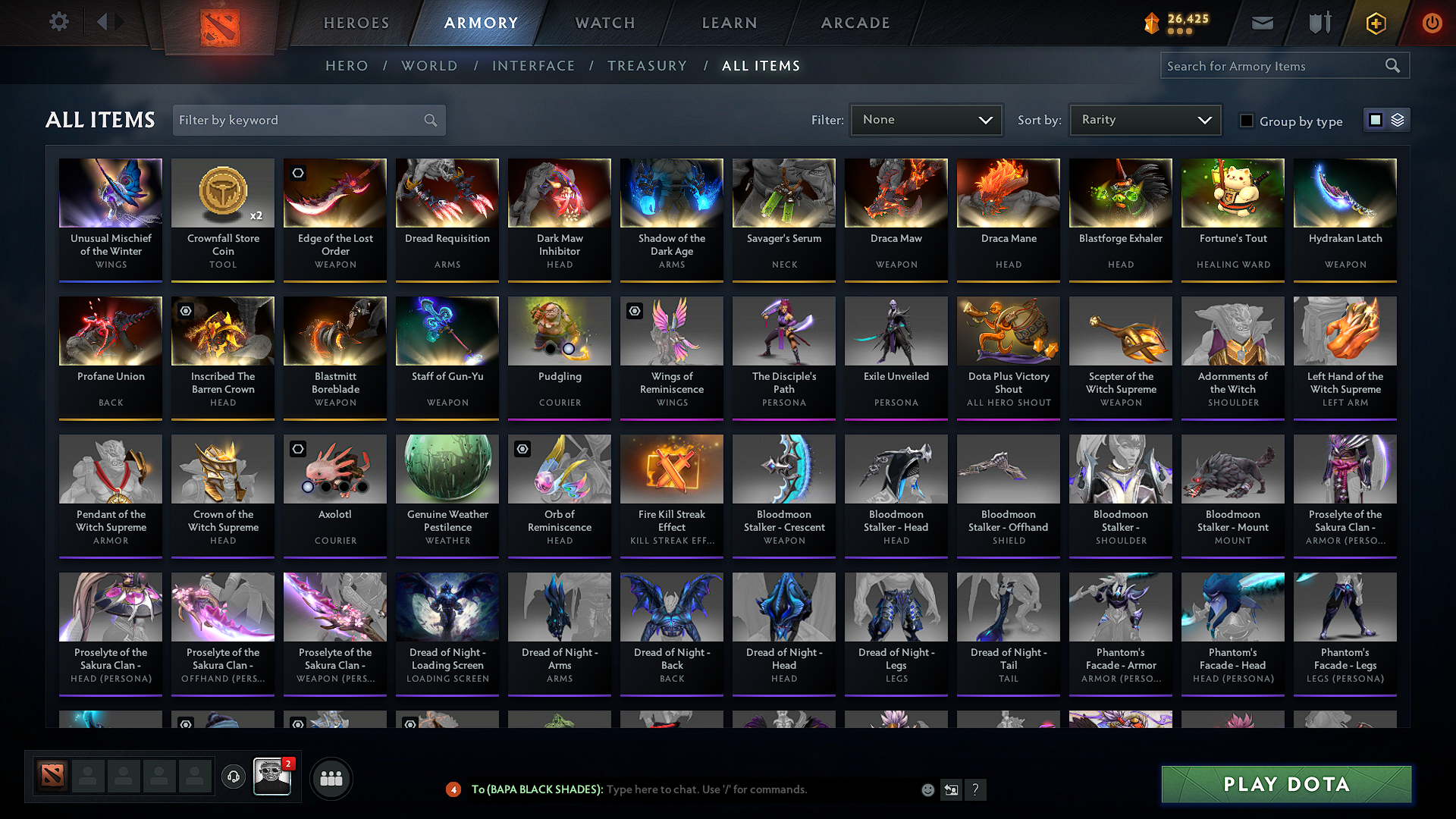Switch to the WATCH tab

[x=603, y=23]
